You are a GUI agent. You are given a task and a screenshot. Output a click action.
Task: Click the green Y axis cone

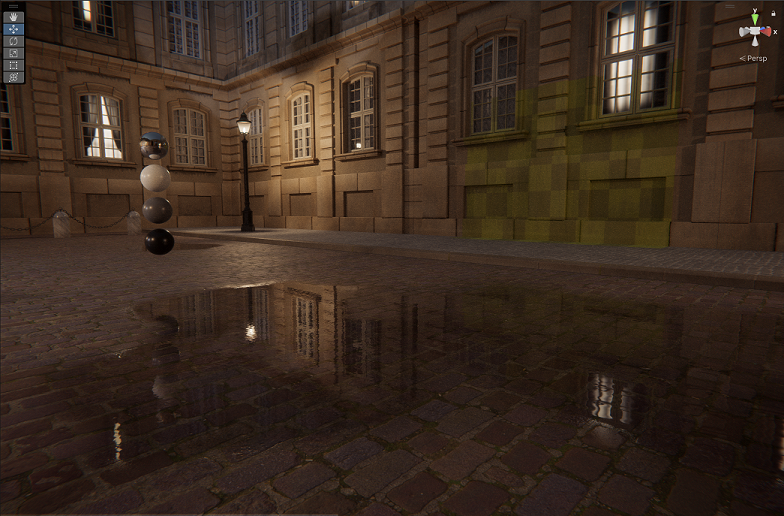(755, 18)
